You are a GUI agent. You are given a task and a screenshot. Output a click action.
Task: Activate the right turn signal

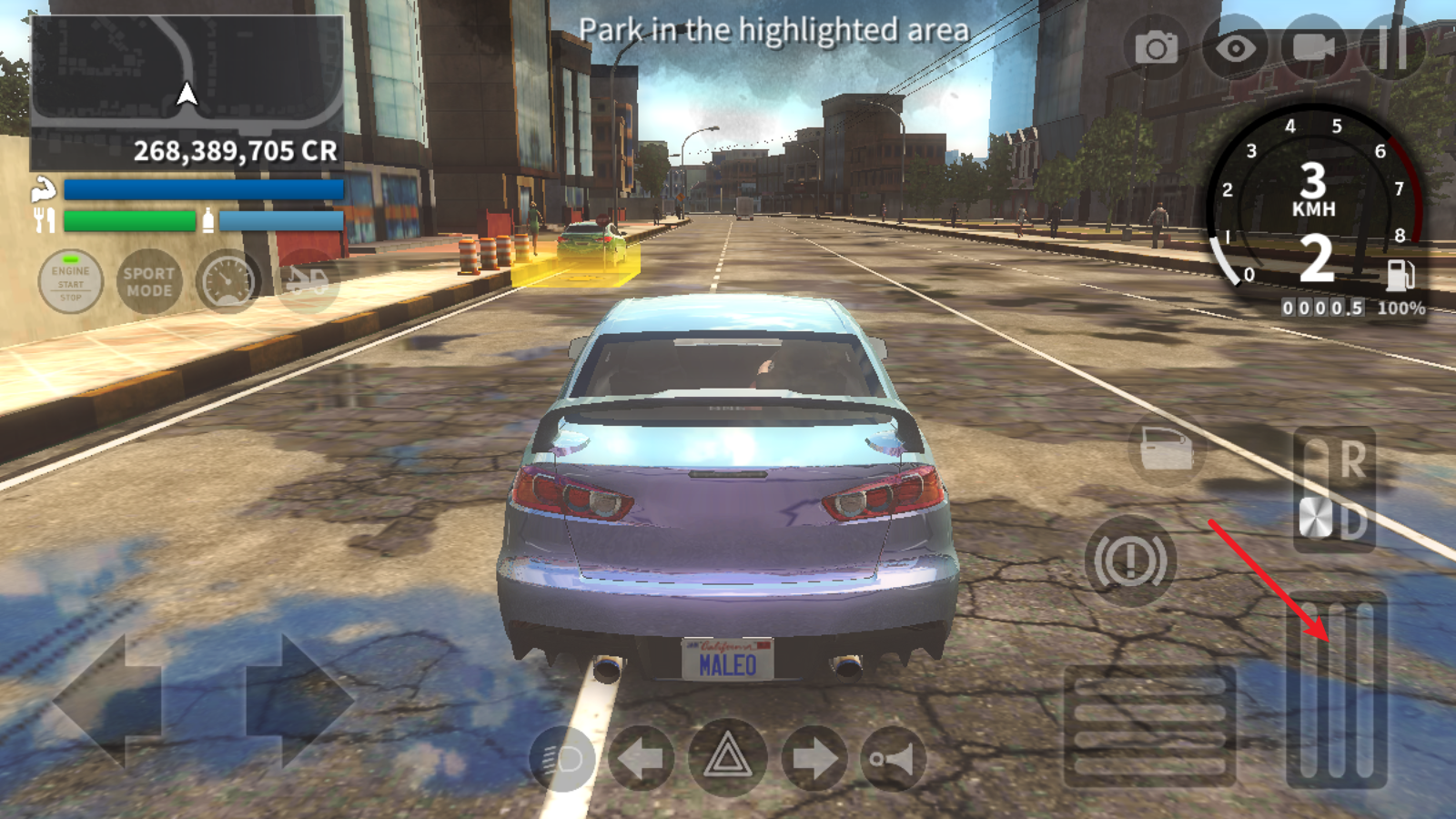tap(813, 758)
